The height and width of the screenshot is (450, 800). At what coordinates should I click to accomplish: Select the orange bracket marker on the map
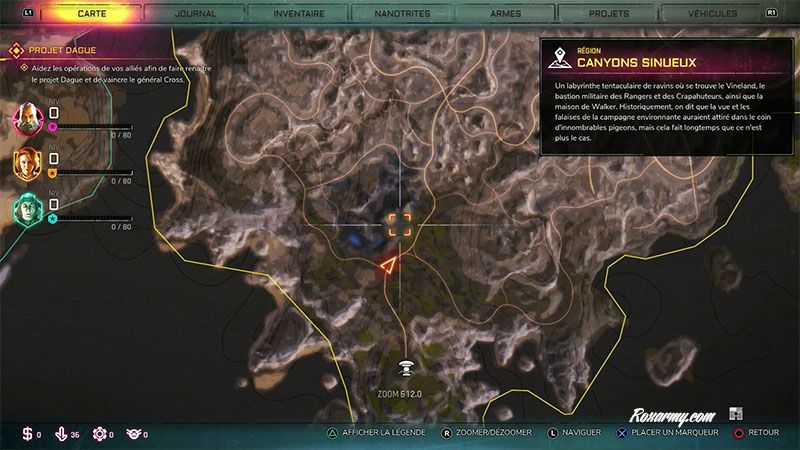(x=400, y=223)
